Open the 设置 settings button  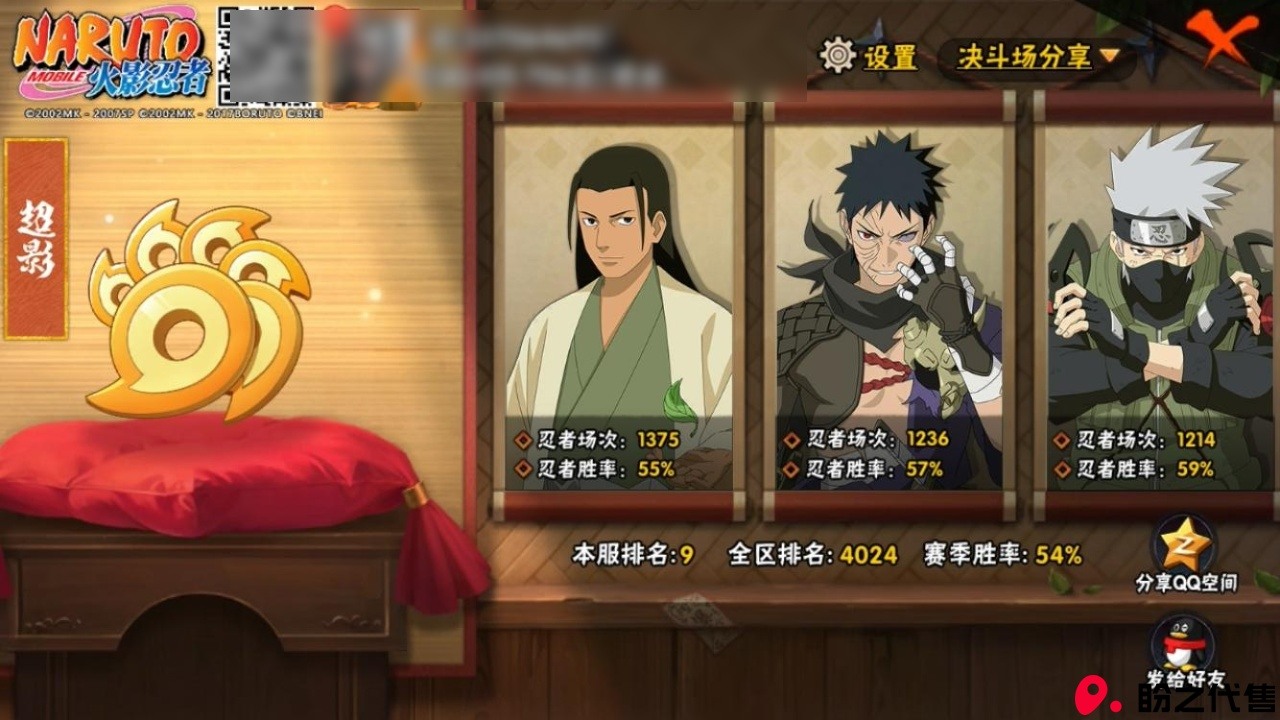[869, 56]
